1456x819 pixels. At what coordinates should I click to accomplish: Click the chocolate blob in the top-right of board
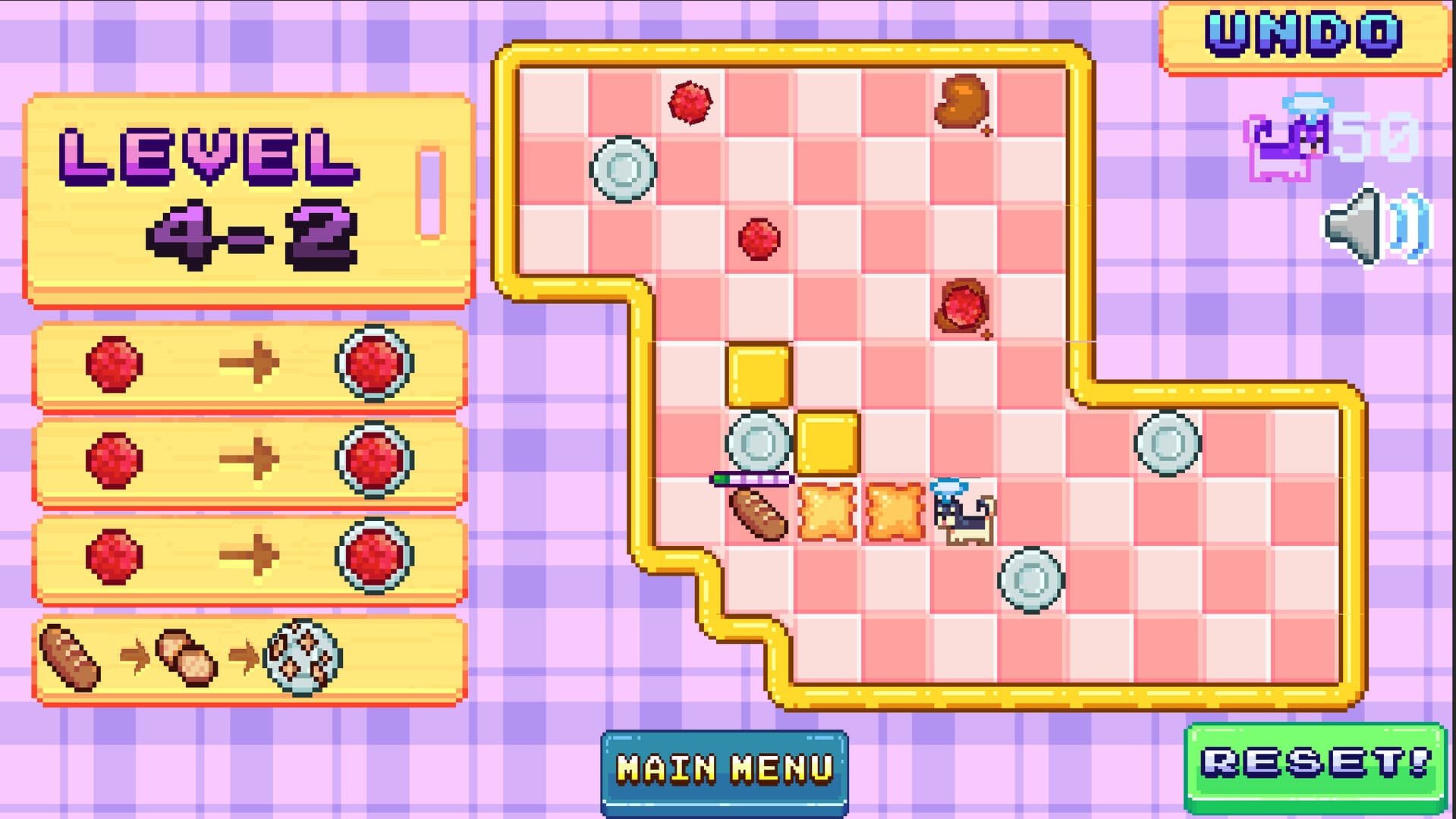[x=962, y=99]
